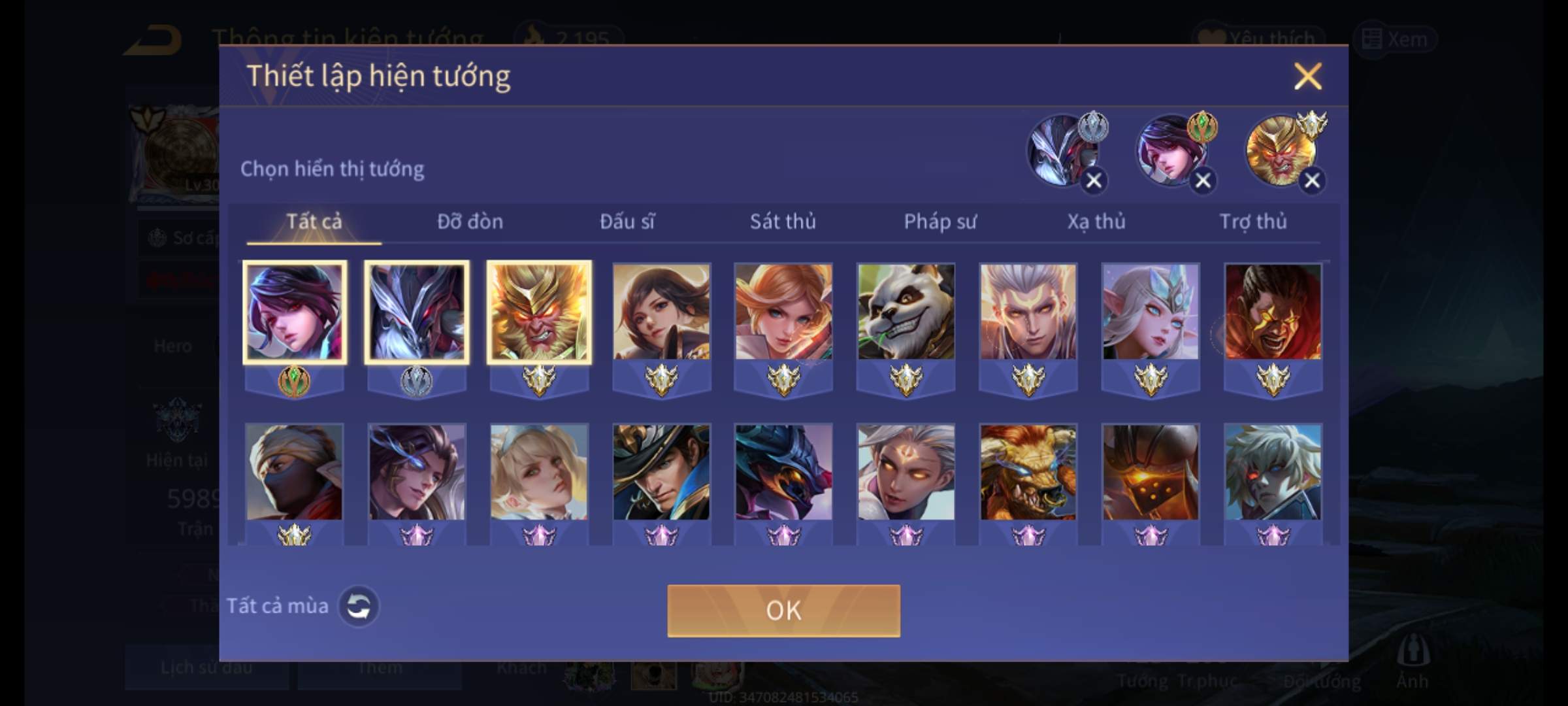Remove the monkey king hero from selected slots

tap(1312, 180)
